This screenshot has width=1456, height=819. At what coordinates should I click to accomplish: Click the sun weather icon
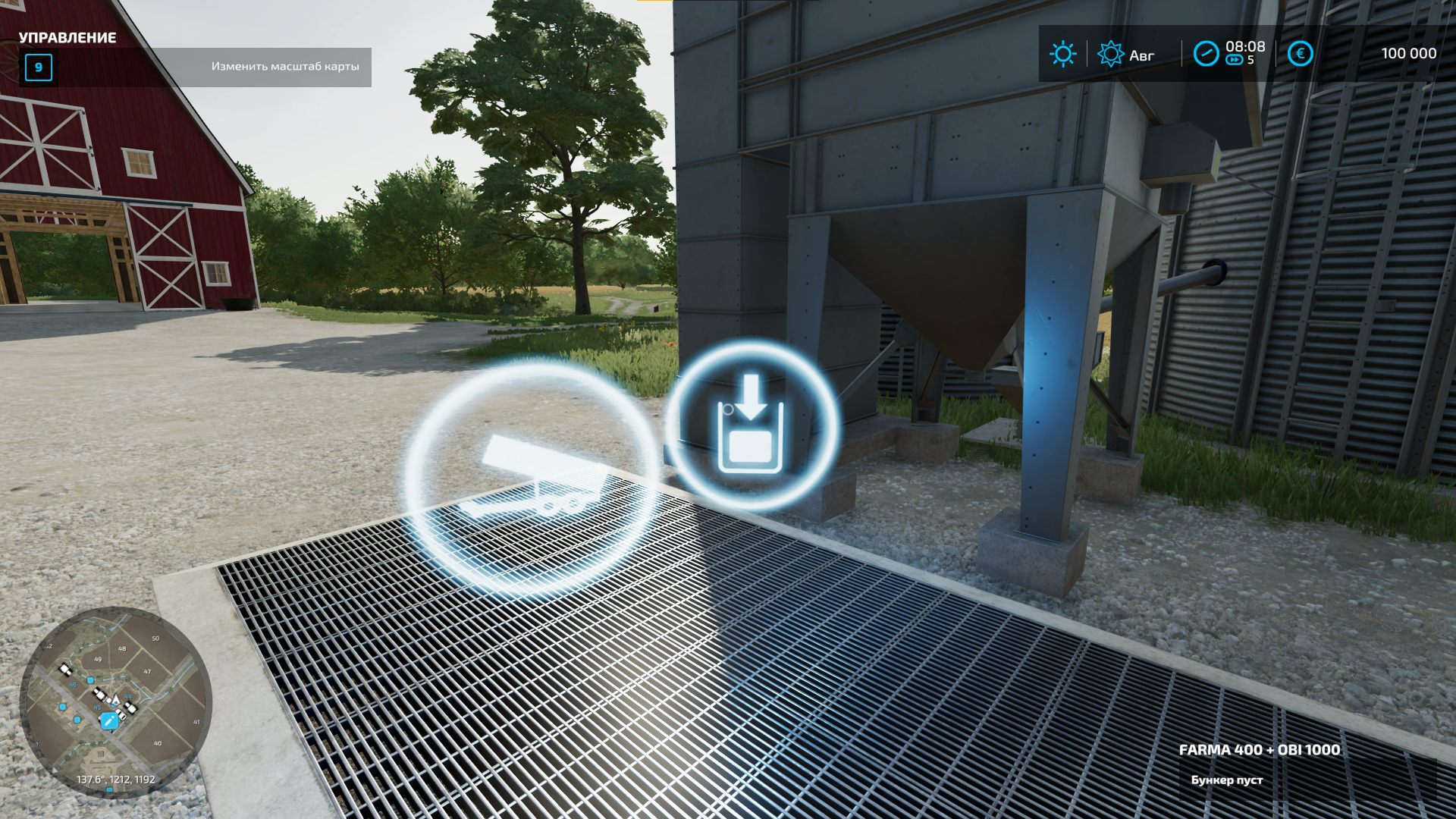(x=1062, y=54)
